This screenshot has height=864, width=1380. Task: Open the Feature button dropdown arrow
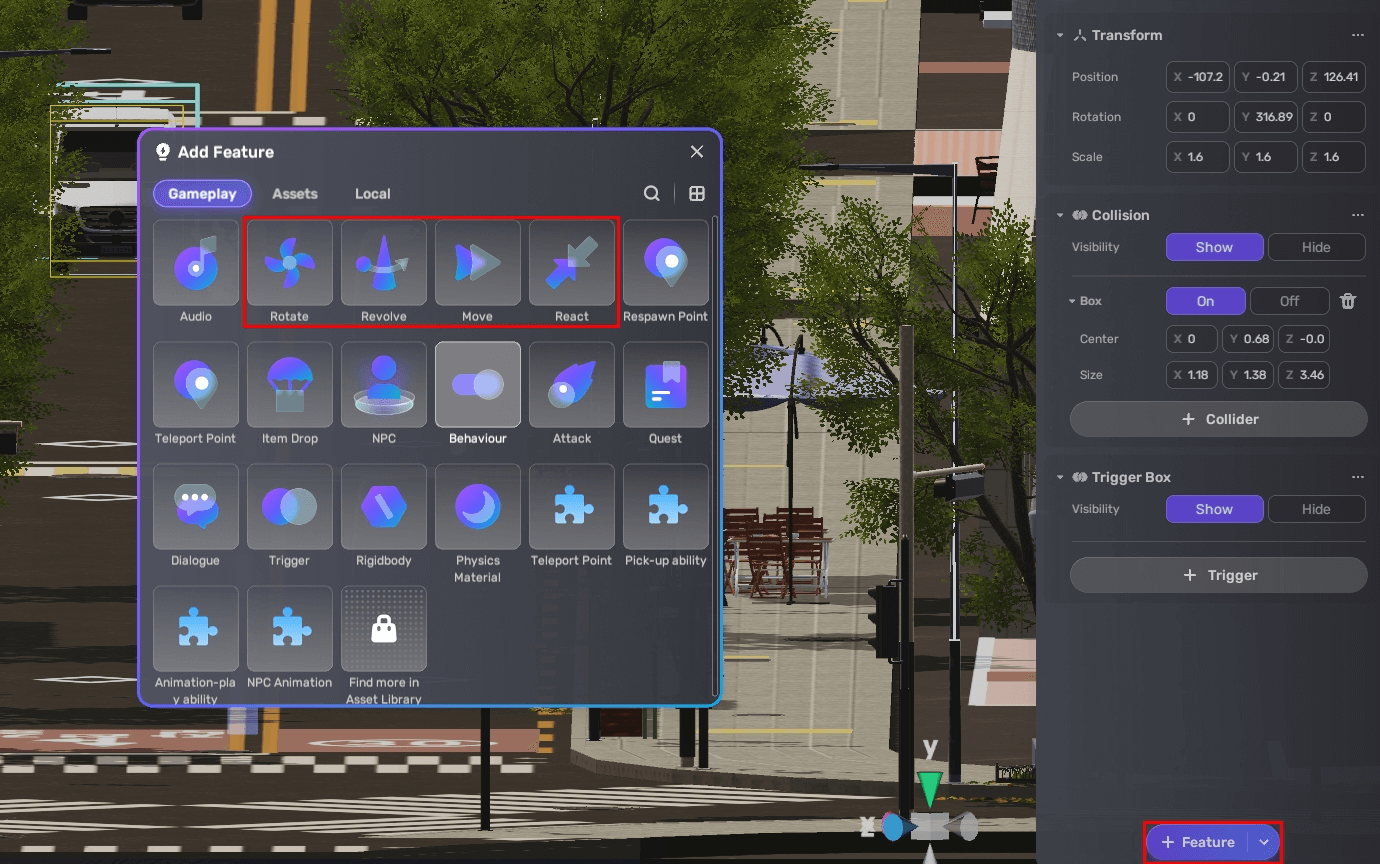point(1263,842)
